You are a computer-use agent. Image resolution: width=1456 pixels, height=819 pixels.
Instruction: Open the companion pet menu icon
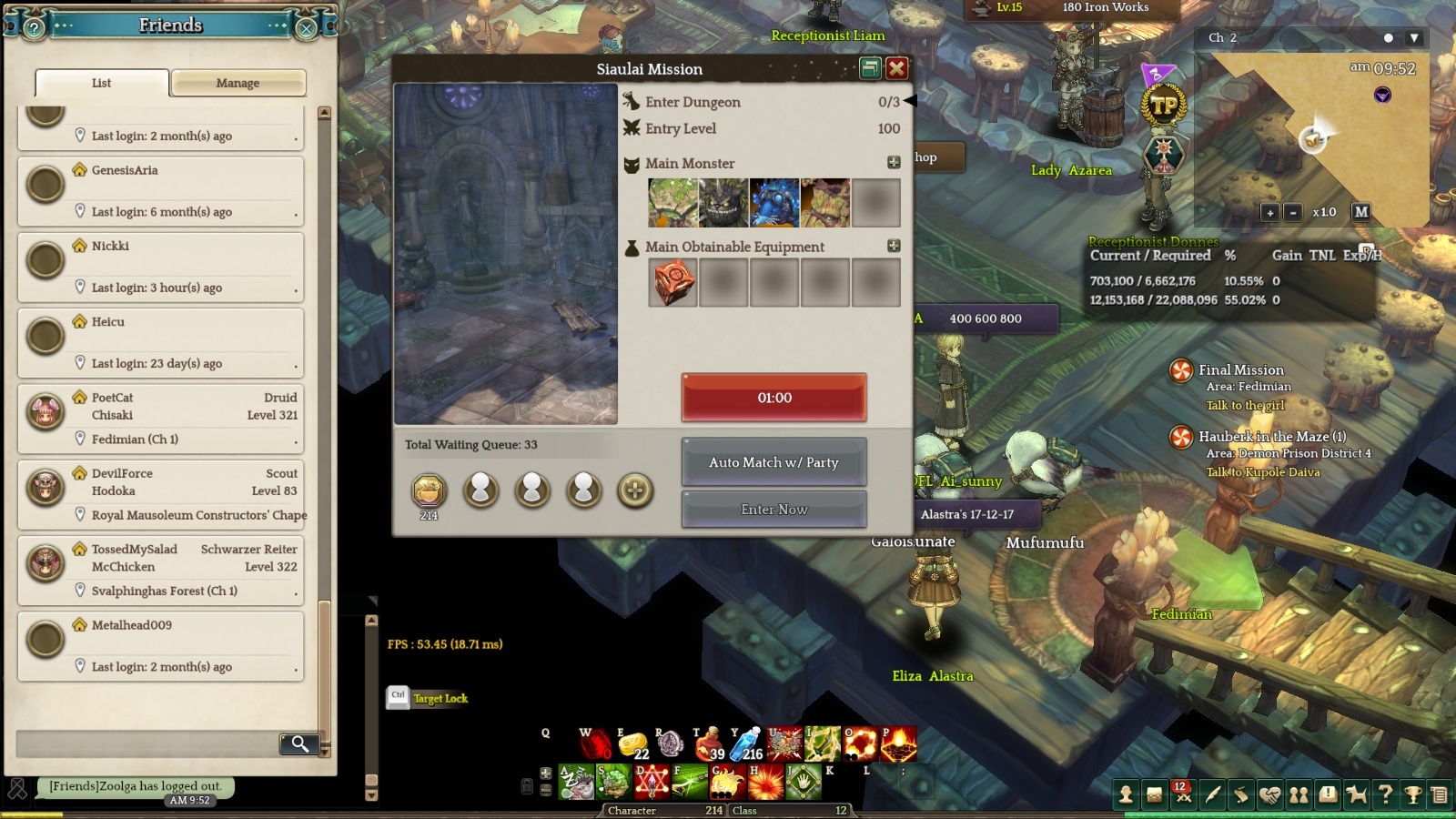point(1357,795)
